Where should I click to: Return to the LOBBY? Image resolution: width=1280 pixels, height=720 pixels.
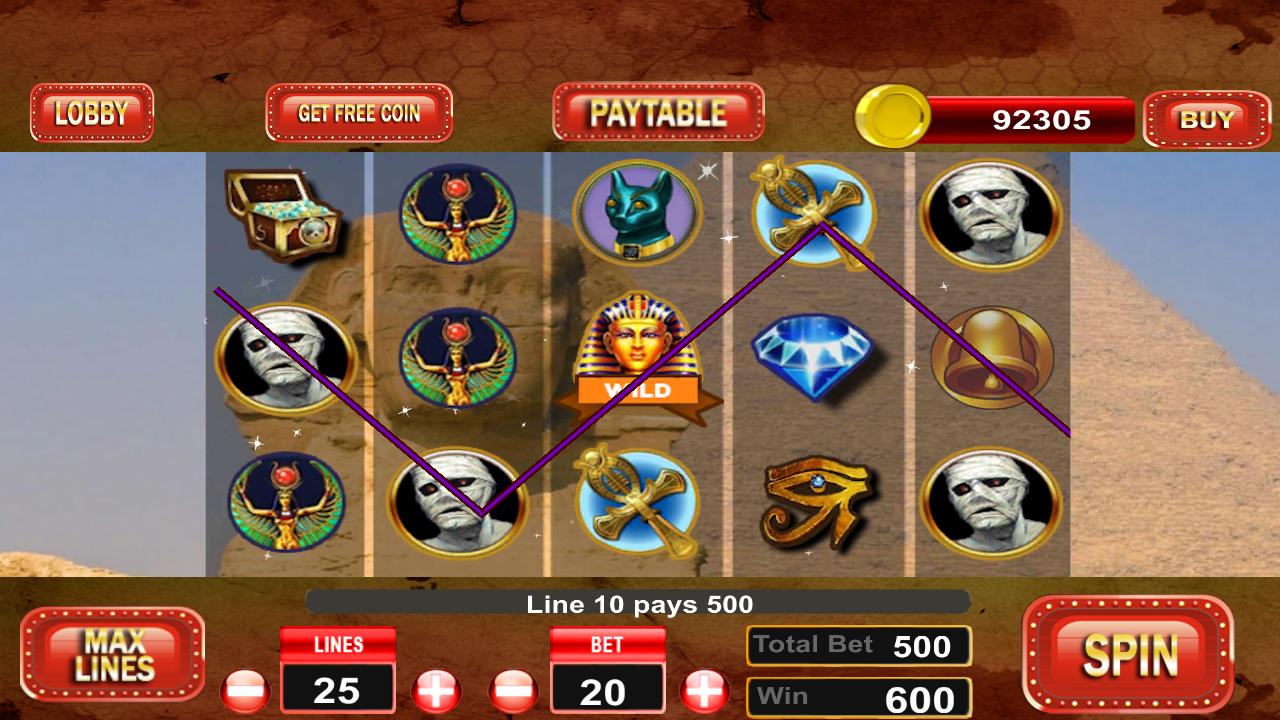pyautogui.click(x=92, y=113)
